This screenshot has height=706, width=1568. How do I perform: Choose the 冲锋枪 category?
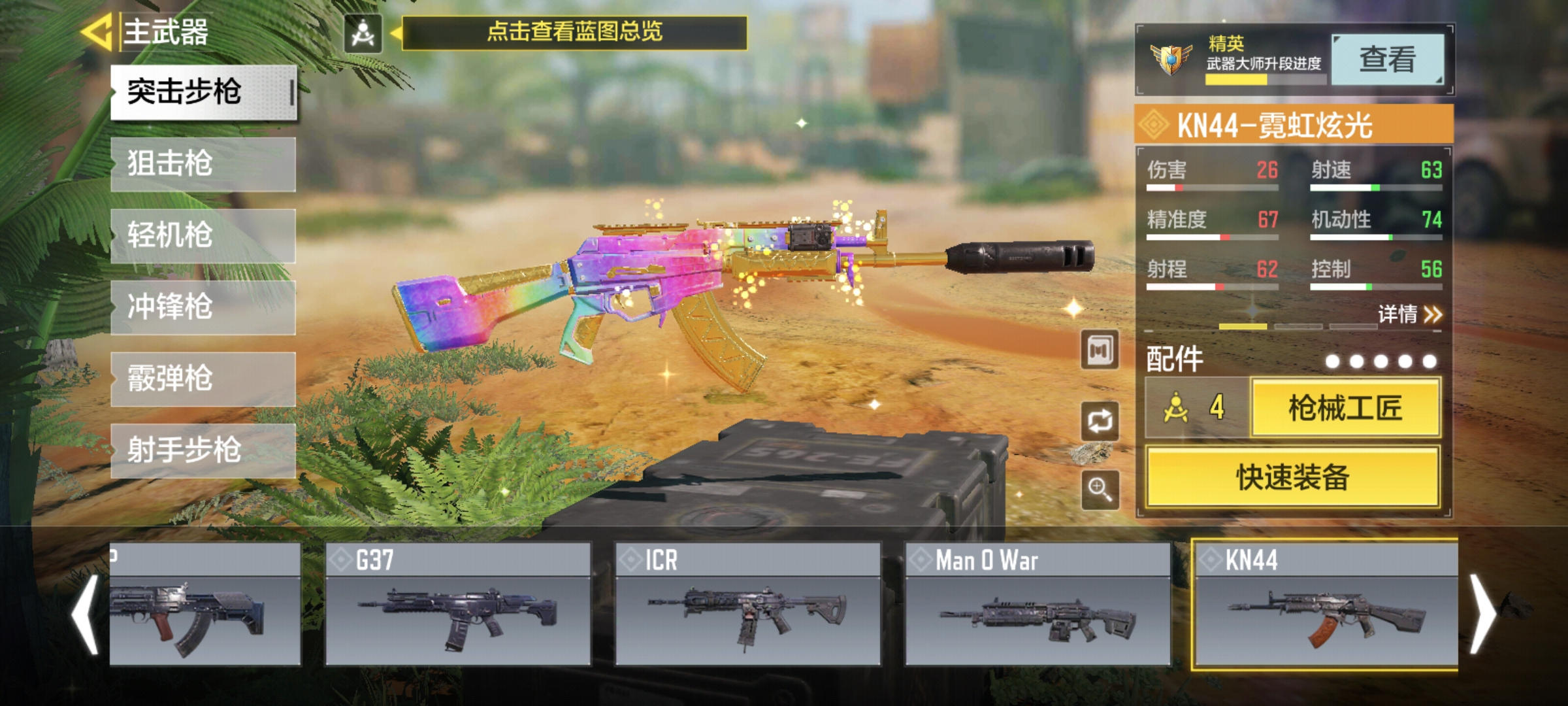203,307
